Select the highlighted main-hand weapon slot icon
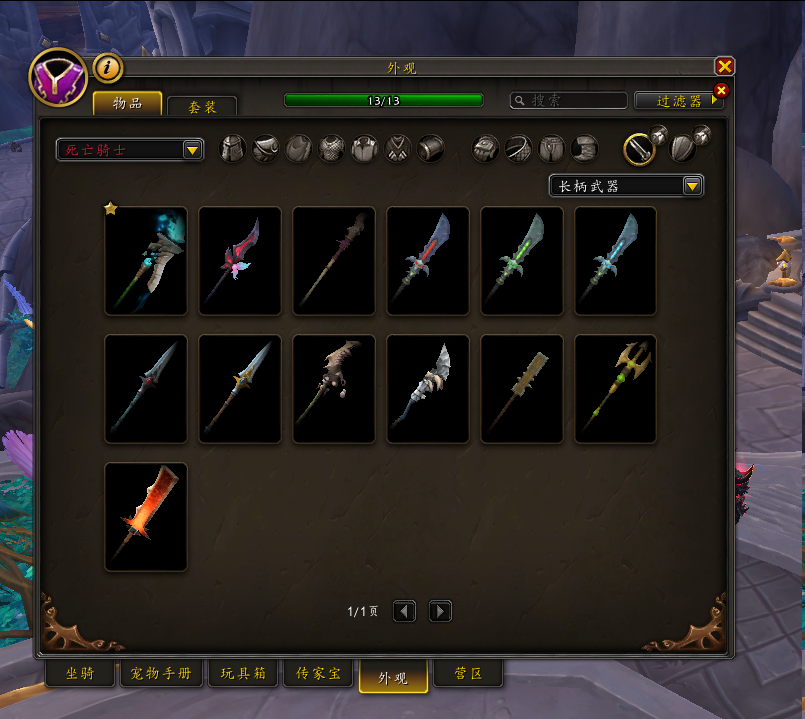The width and height of the screenshot is (805, 719). pyautogui.click(x=640, y=149)
